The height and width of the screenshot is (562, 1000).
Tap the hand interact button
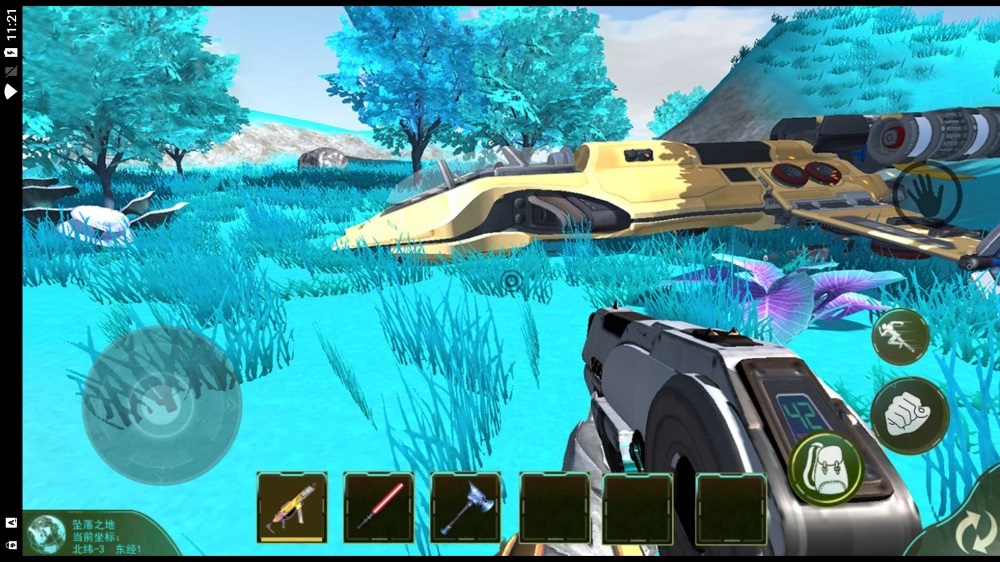927,194
